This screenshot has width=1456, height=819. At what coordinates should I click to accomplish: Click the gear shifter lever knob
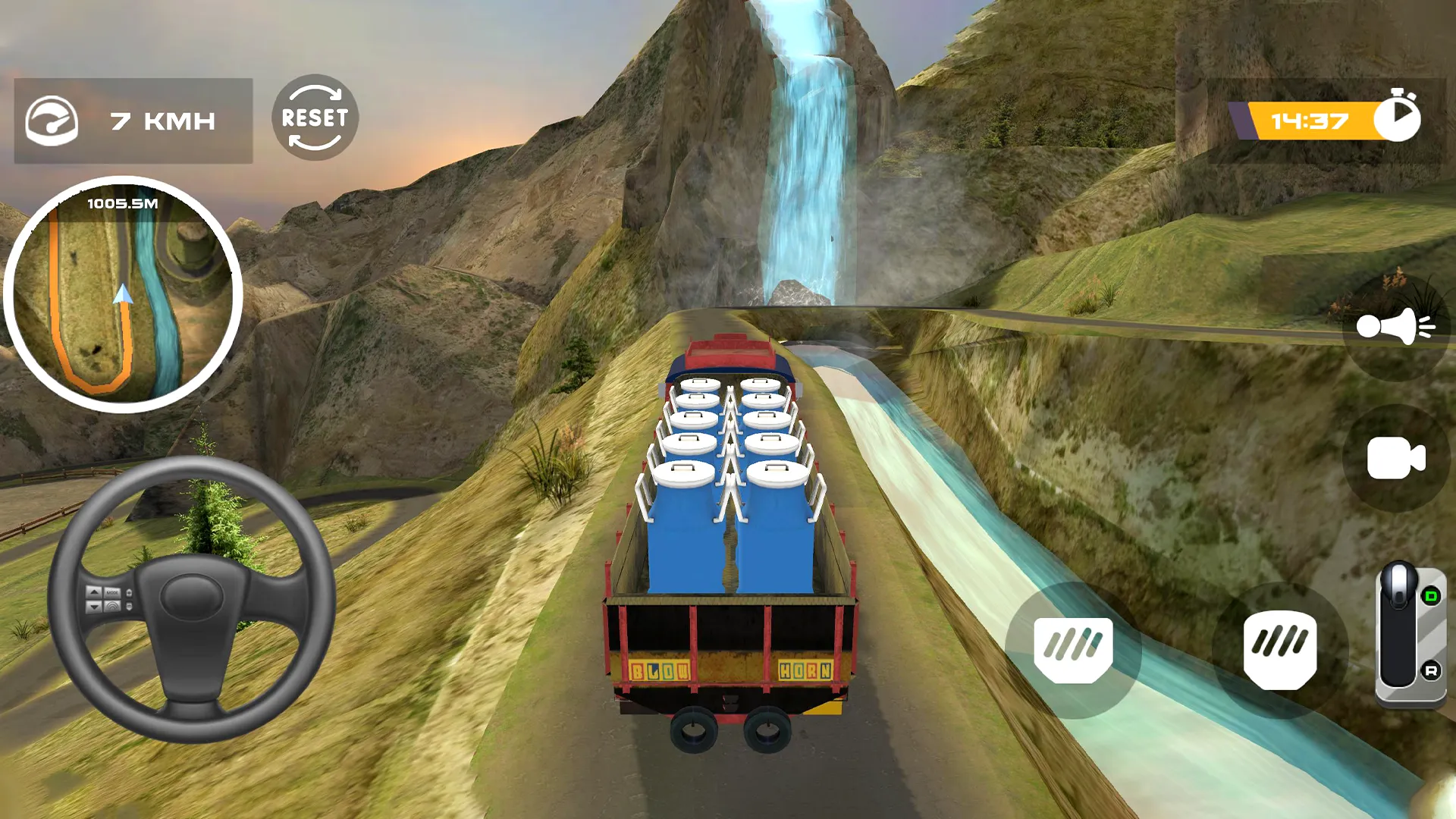(1400, 585)
